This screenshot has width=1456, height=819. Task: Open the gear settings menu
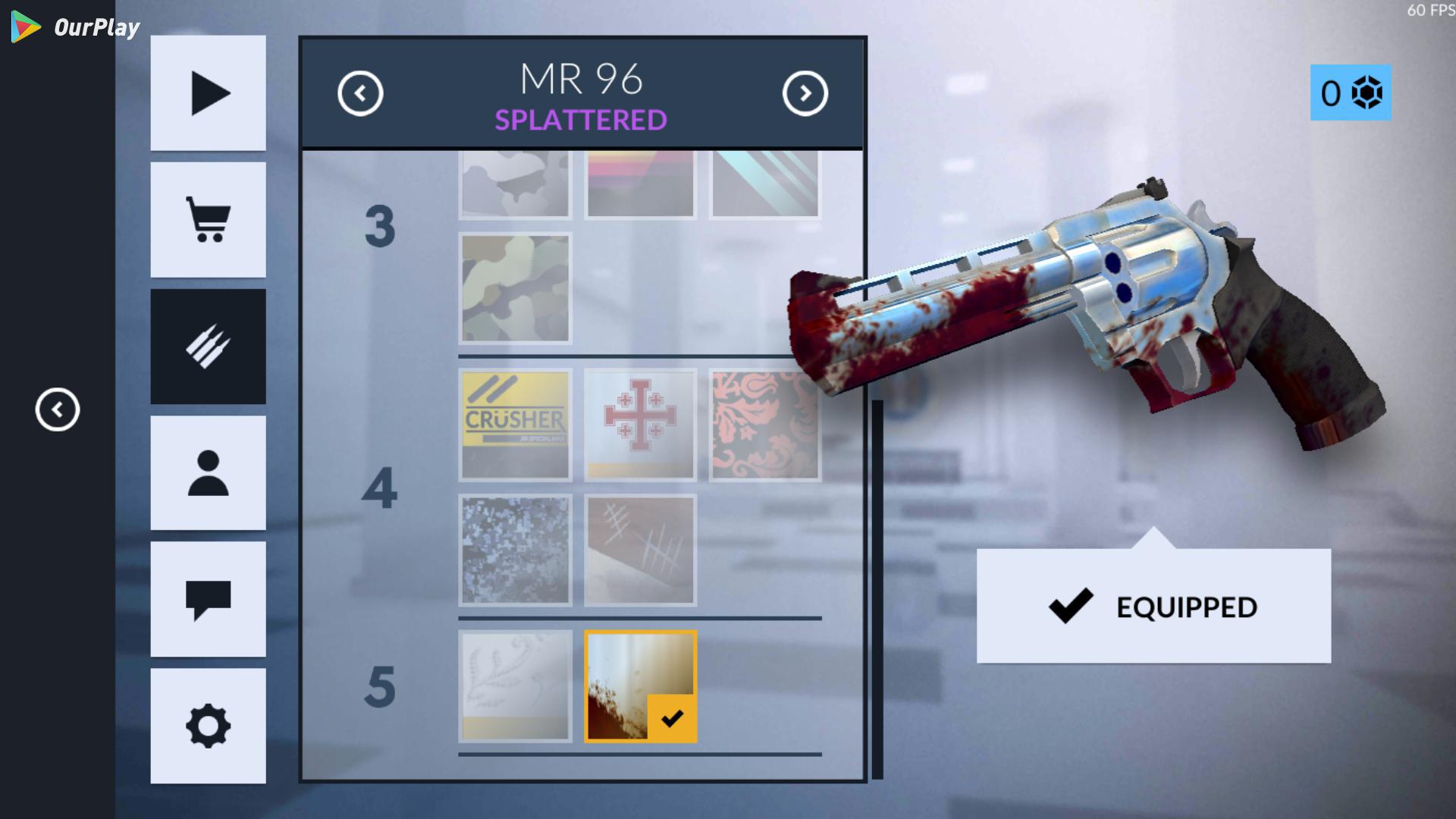[208, 726]
